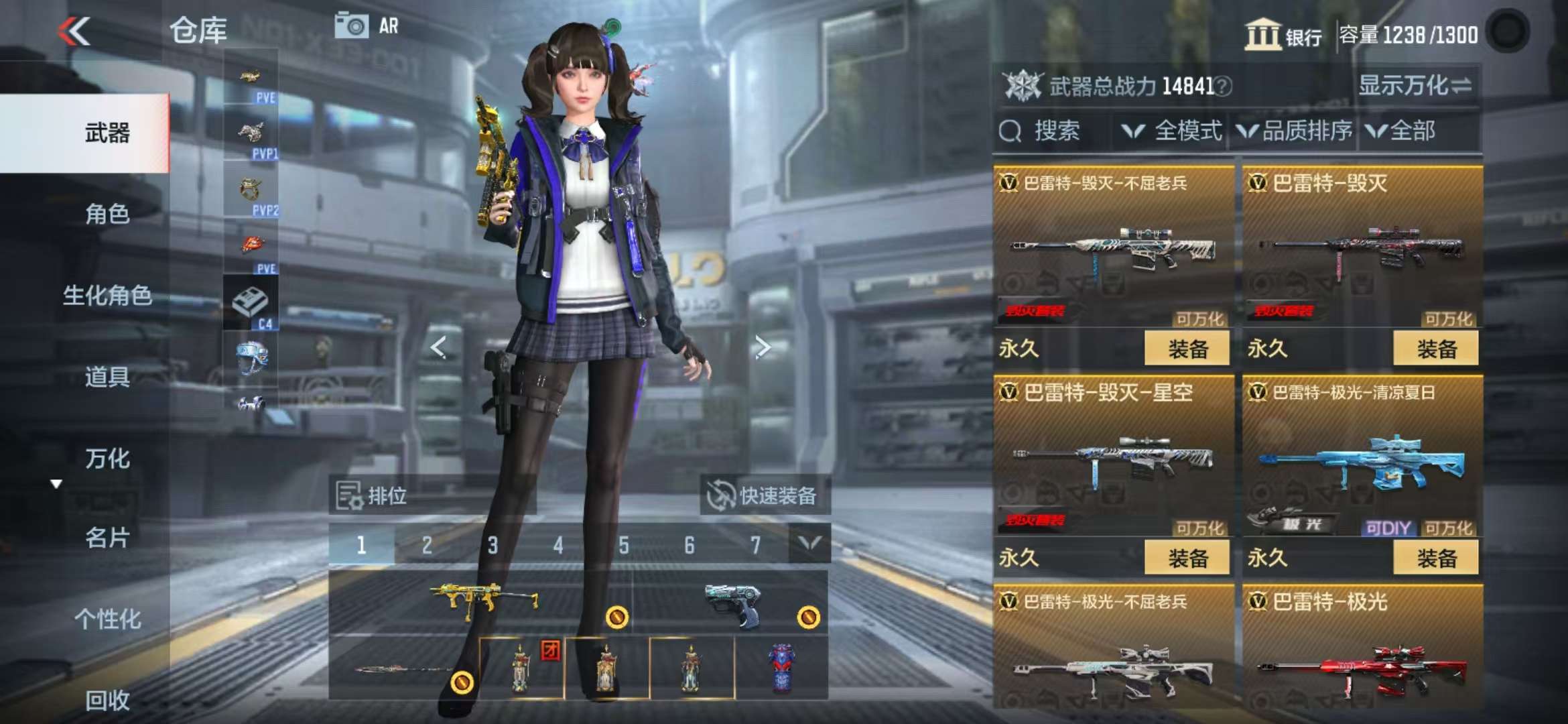Equip the 巴雷特-极光-清凉夏日 rifle
The image size is (1568, 724).
click(x=1435, y=558)
